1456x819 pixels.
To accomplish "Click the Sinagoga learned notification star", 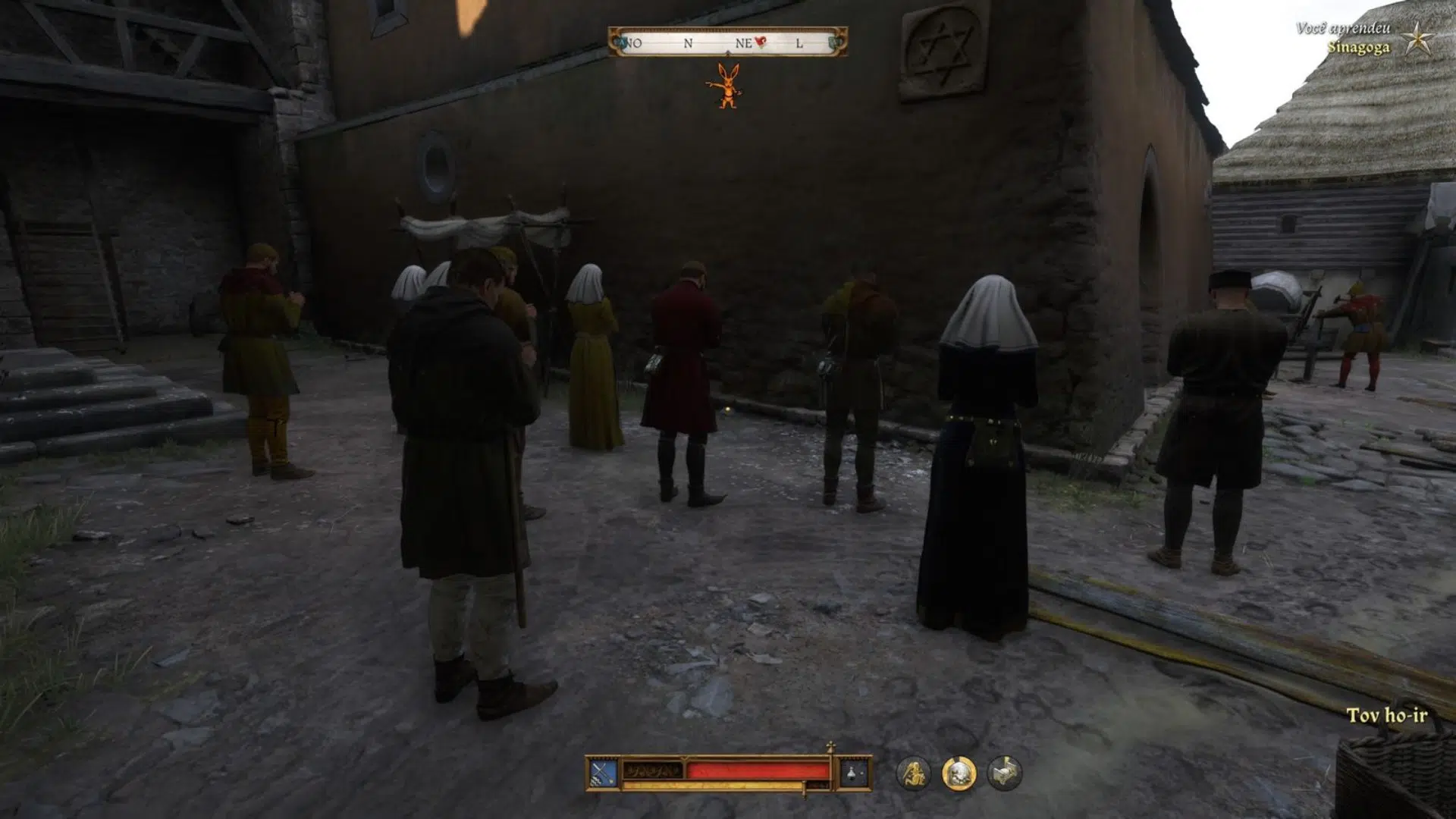I will point(1416,39).
